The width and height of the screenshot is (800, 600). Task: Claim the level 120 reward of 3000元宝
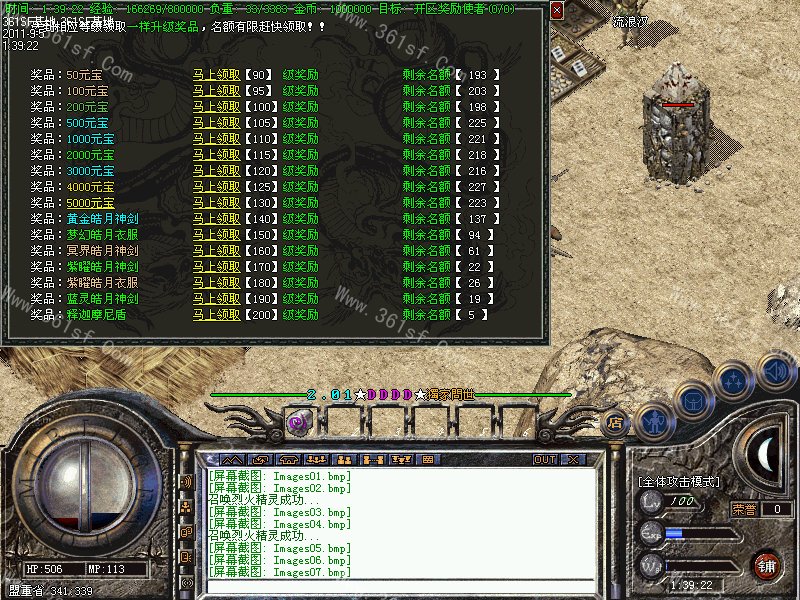click(217, 171)
